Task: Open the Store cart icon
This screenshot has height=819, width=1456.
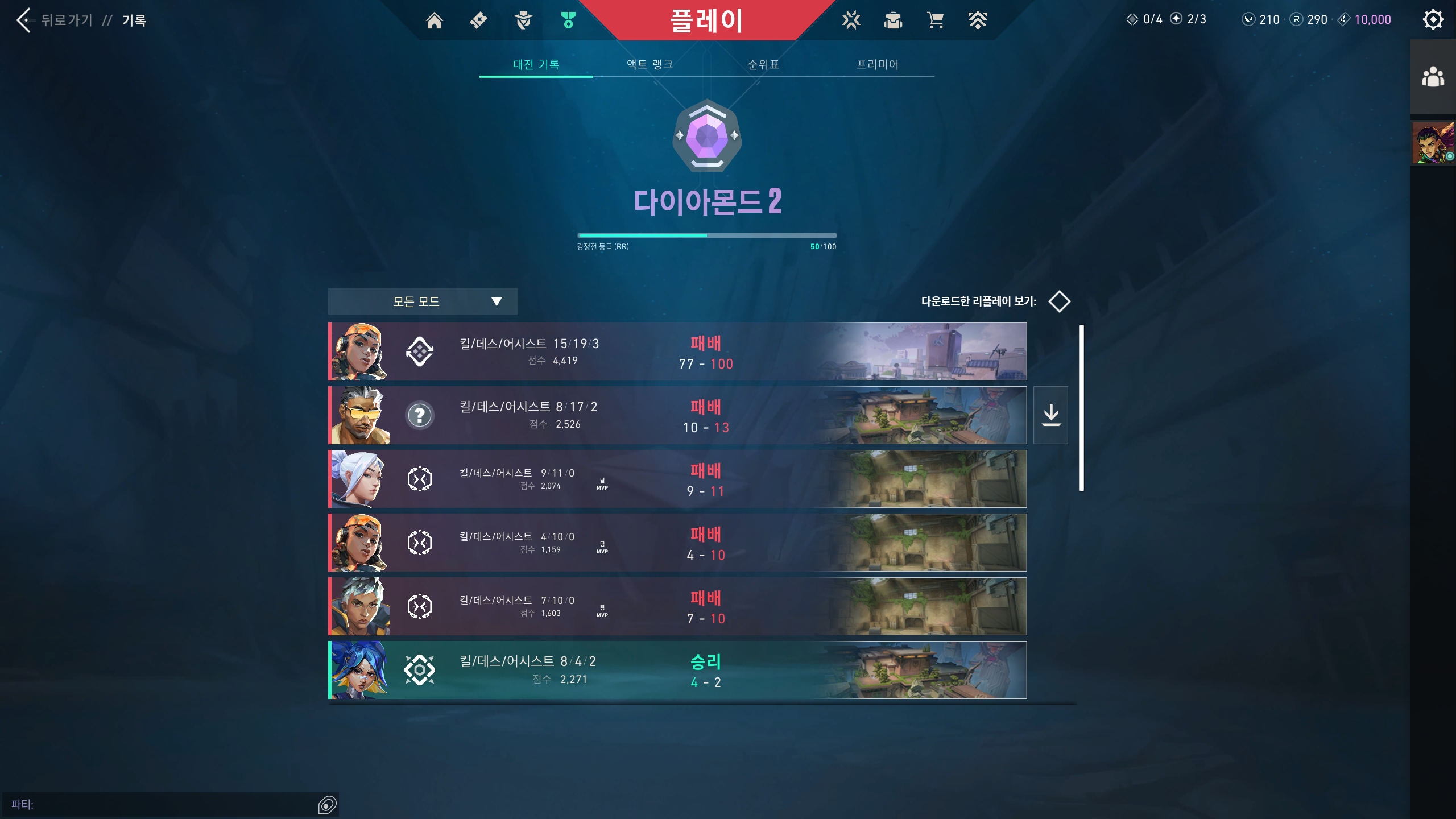Action: (x=936, y=20)
